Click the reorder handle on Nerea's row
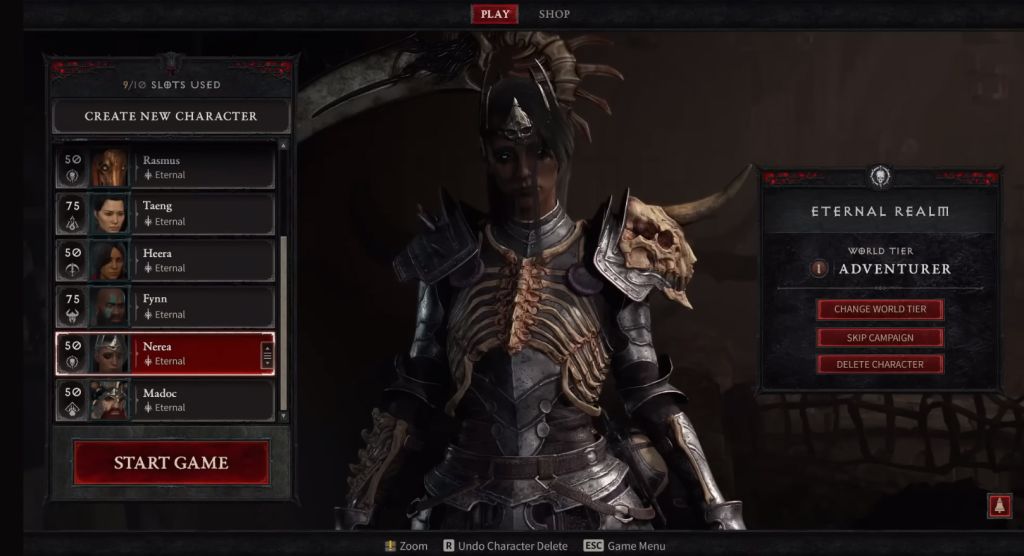 pos(267,354)
